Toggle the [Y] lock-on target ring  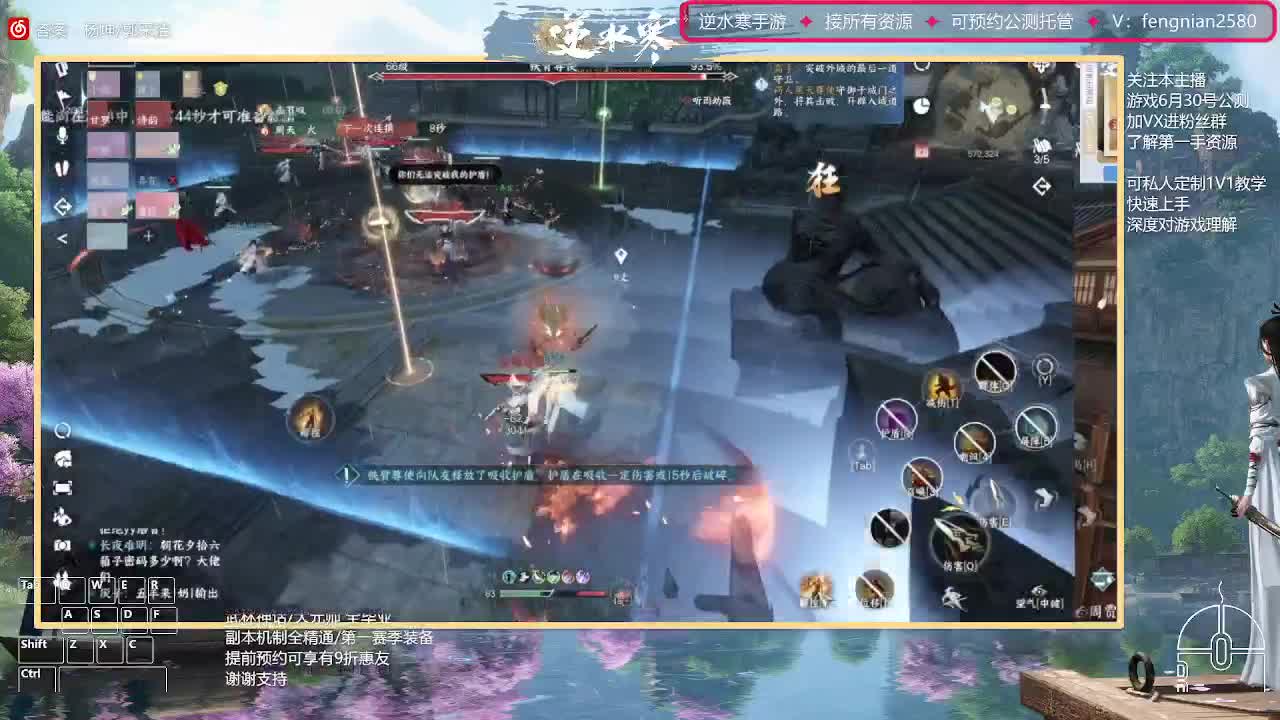click(x=1044, y=367)
